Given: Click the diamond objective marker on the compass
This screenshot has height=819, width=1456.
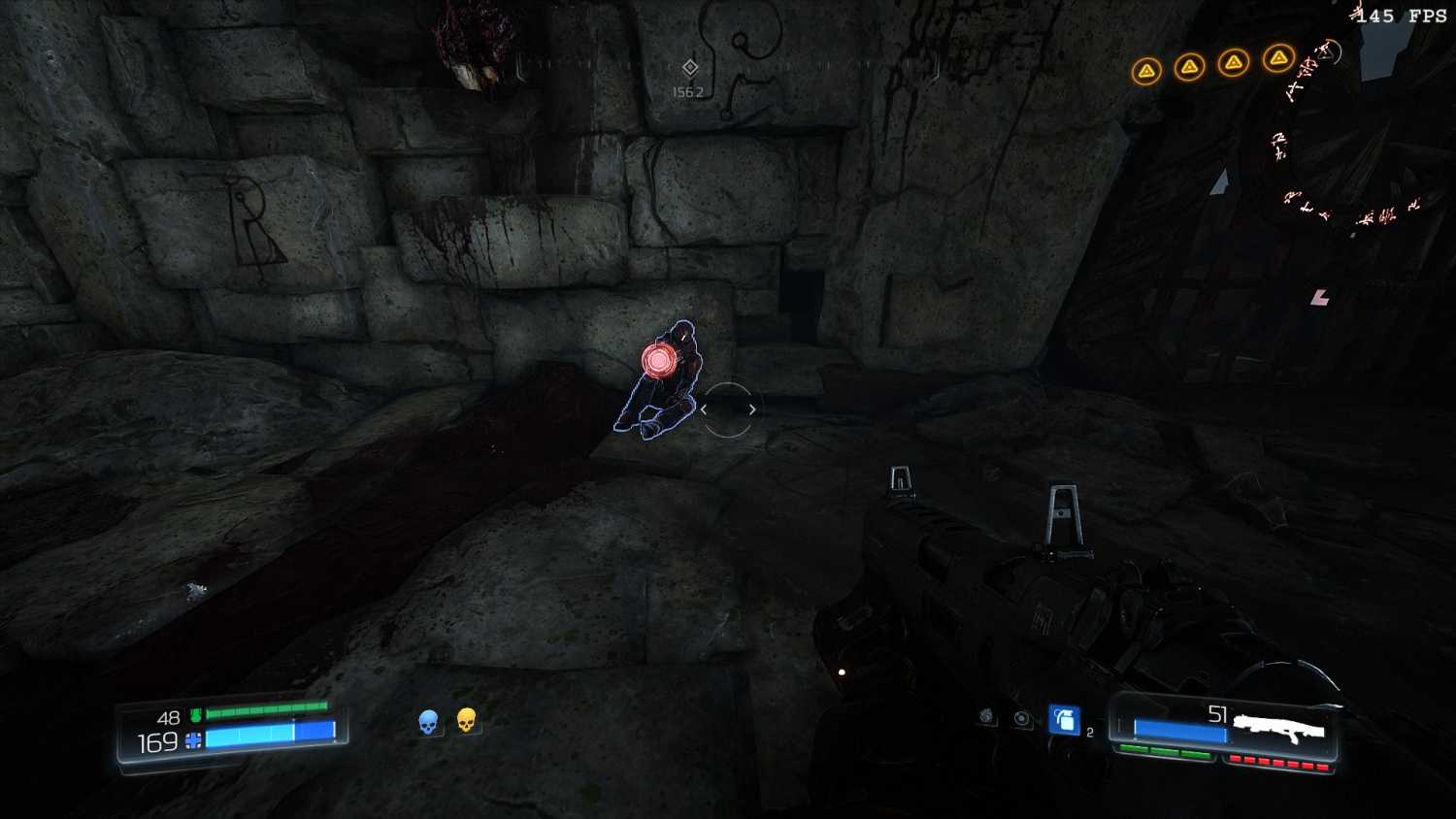Looking at the screenshot, I should coord(690,67).
